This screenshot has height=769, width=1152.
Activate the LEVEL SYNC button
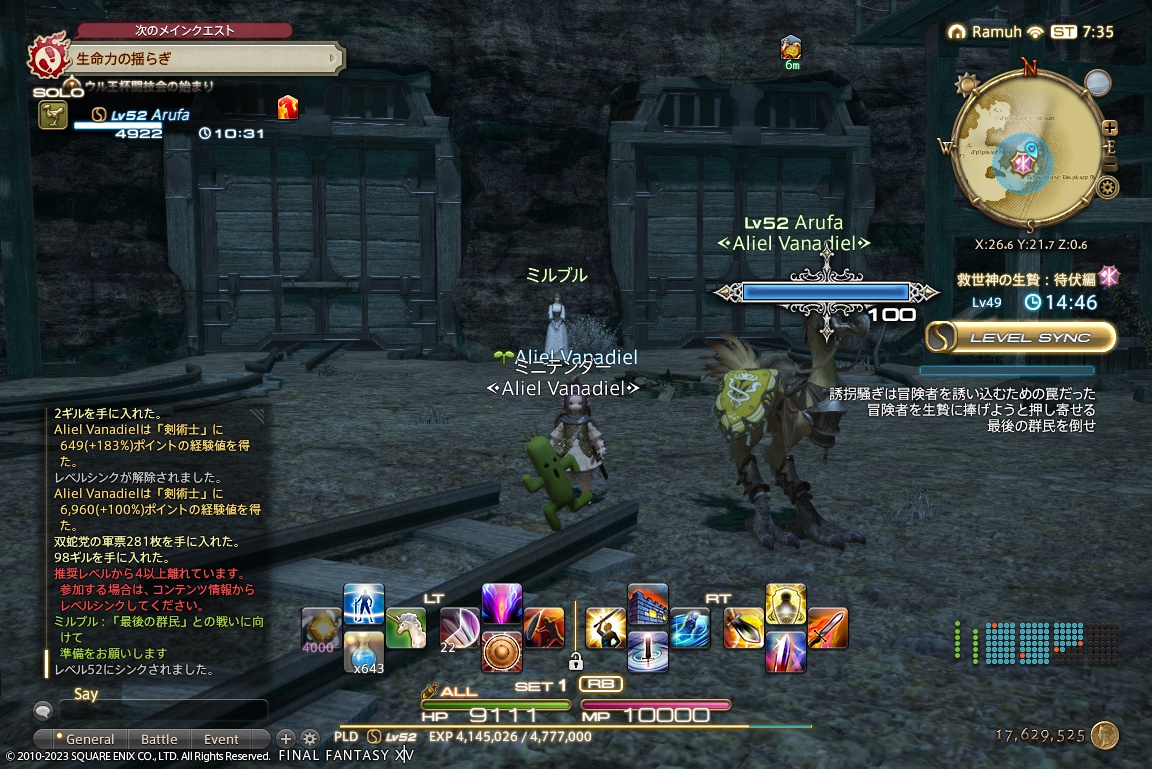point(1020,337)
